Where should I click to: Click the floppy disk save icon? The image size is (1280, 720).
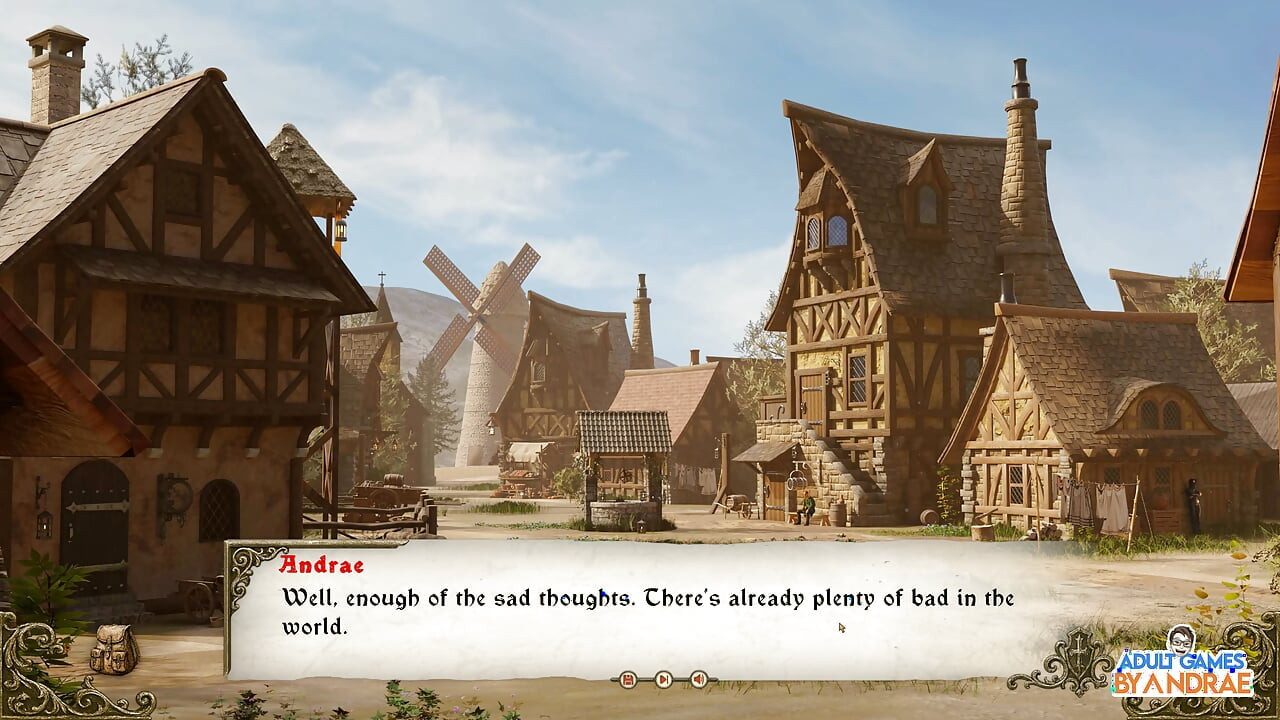point(628,680)
